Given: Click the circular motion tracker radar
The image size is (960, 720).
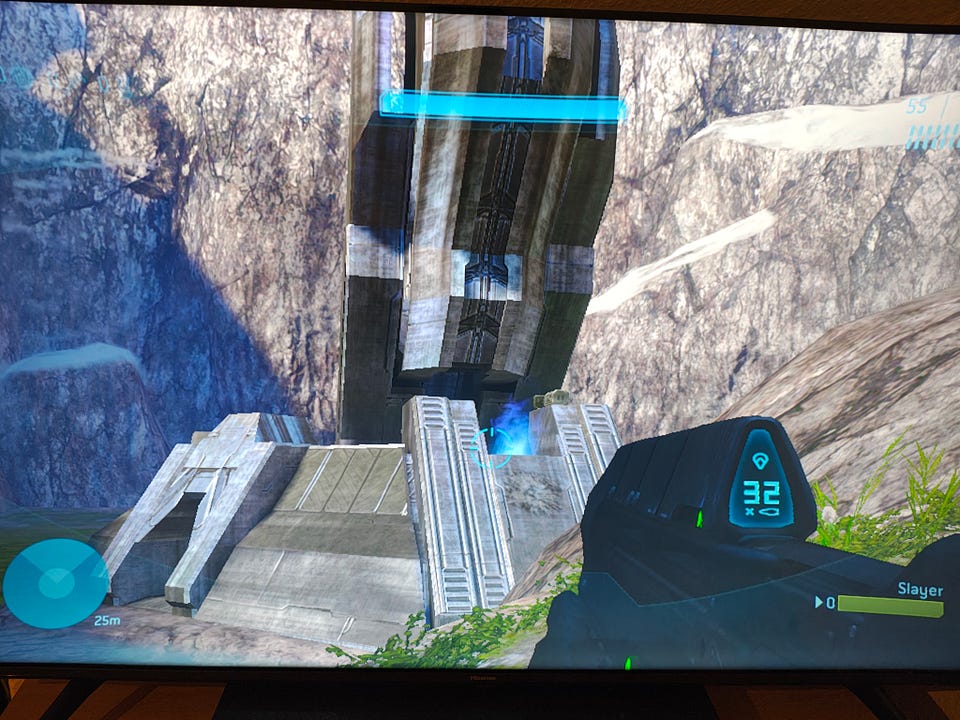Looking at the screenshot, I should point(55,583).
